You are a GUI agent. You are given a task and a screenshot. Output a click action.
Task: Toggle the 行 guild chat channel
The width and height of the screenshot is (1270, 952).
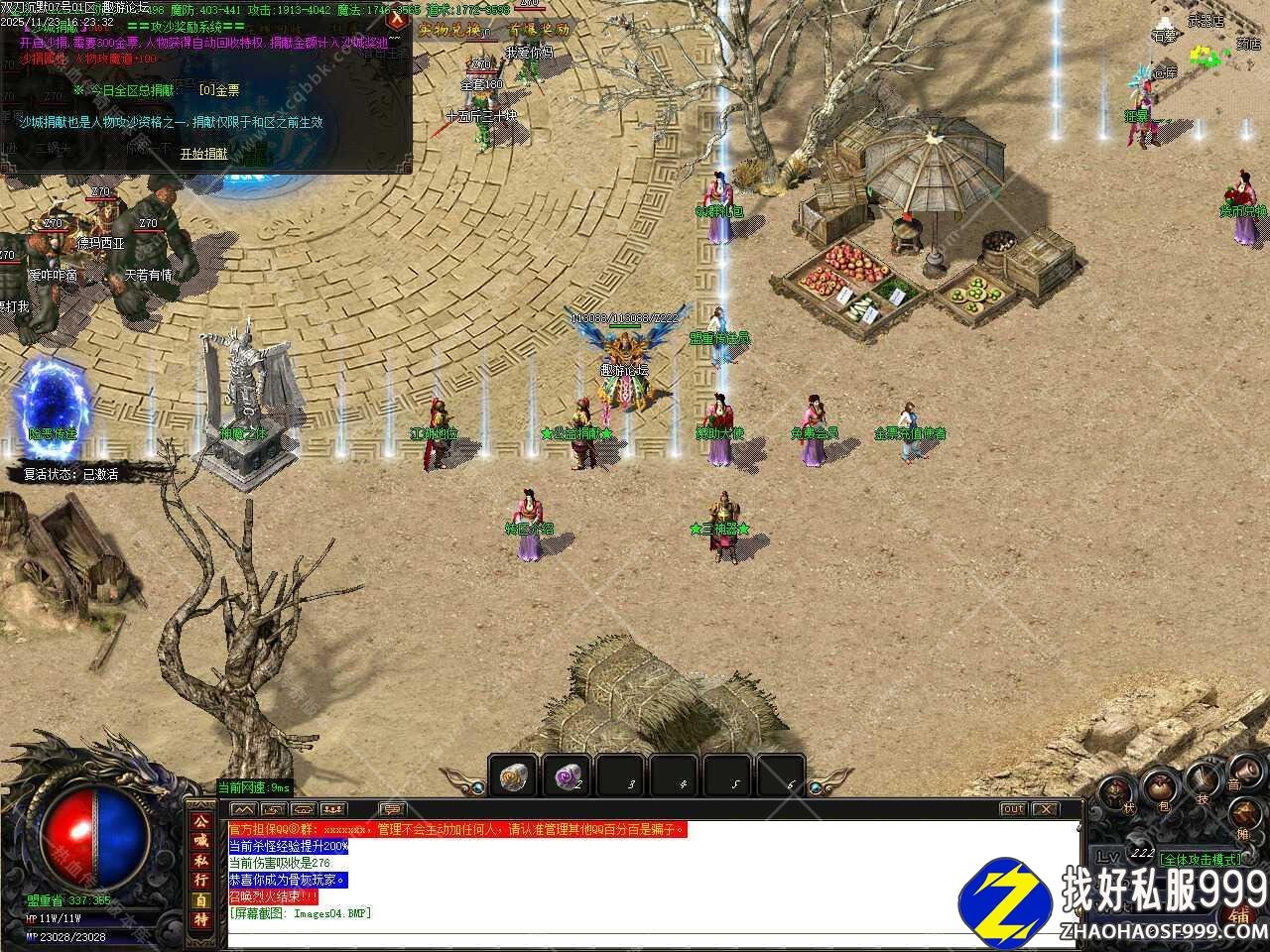[x=200, y=880]
